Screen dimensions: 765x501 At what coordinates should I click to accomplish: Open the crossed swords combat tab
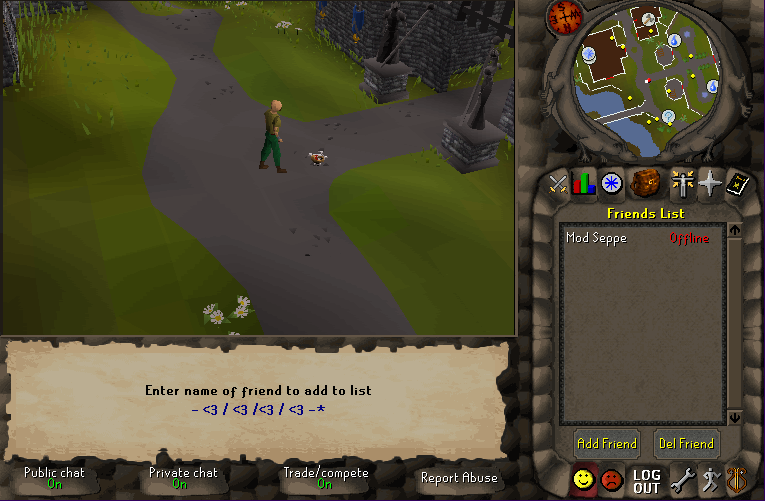point(558,184)
